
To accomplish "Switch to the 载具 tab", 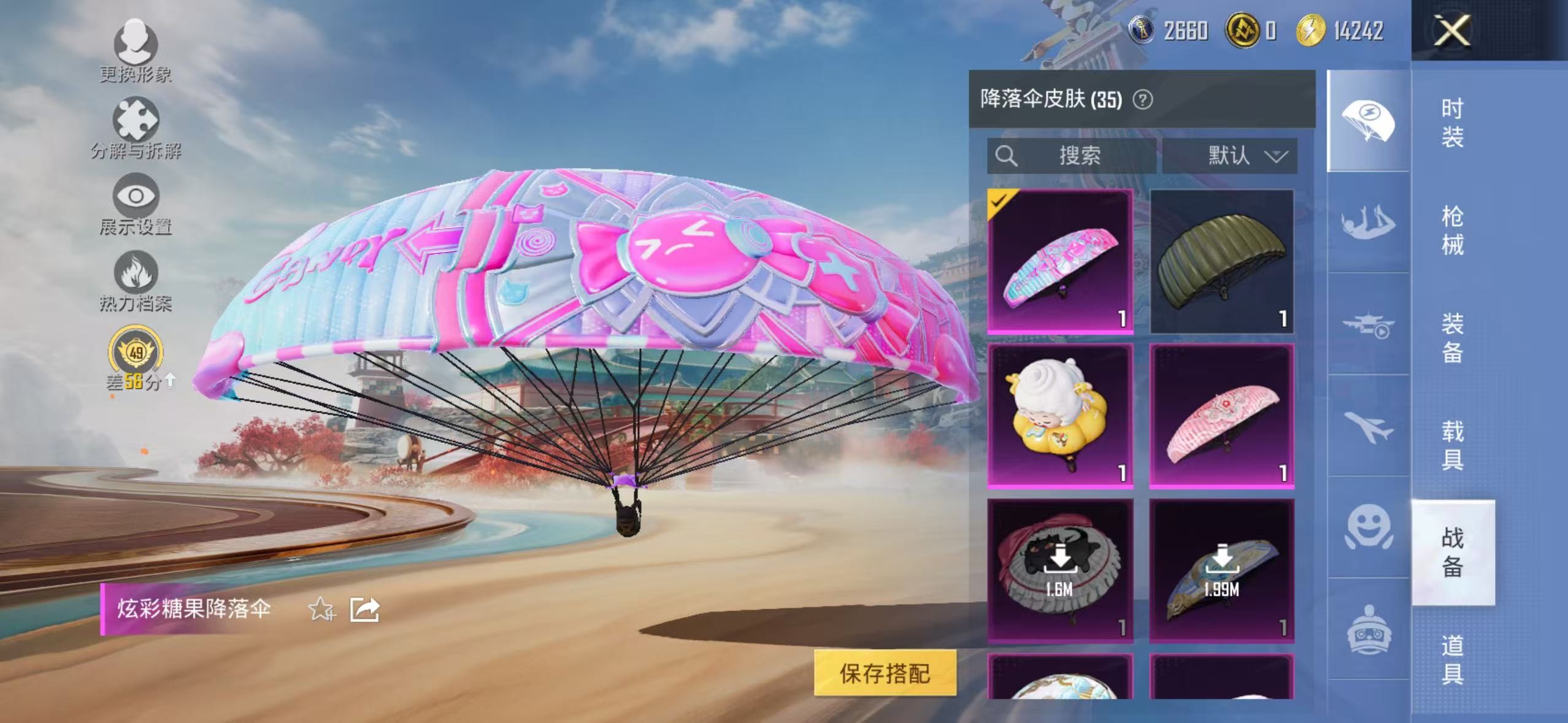I will tap(1454, 442).
